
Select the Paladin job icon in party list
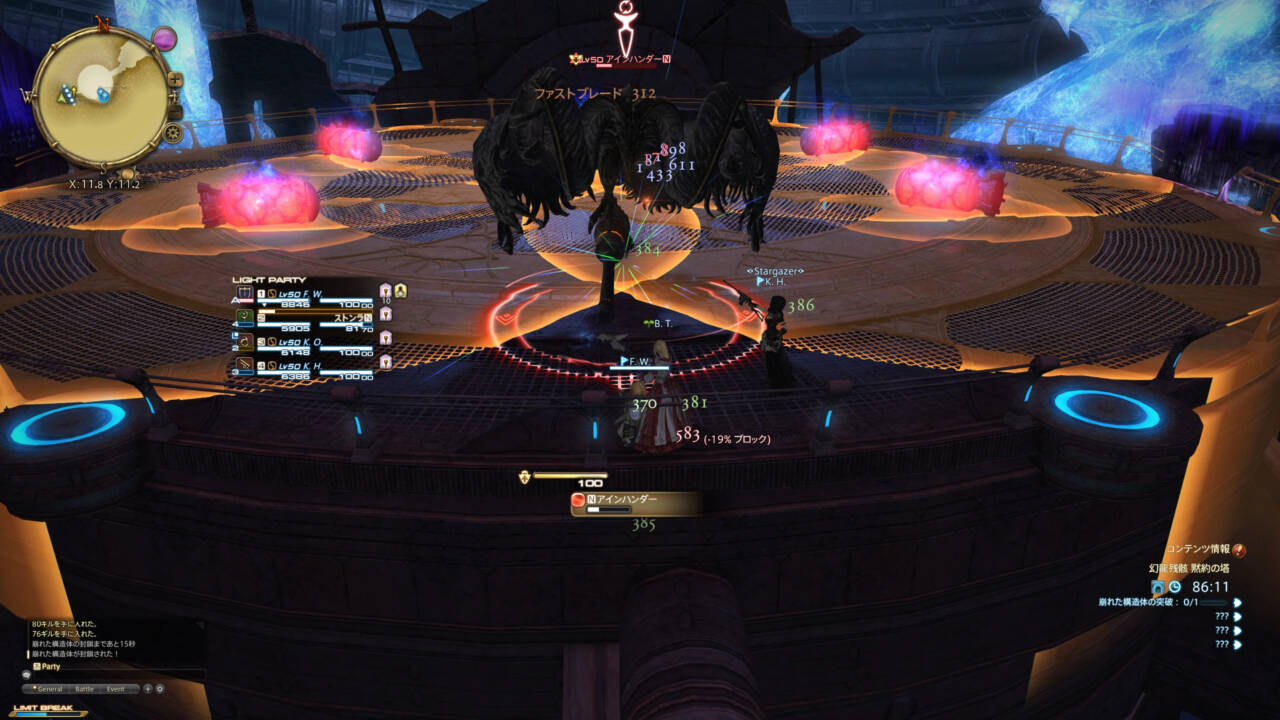click(x=245, y=292)
